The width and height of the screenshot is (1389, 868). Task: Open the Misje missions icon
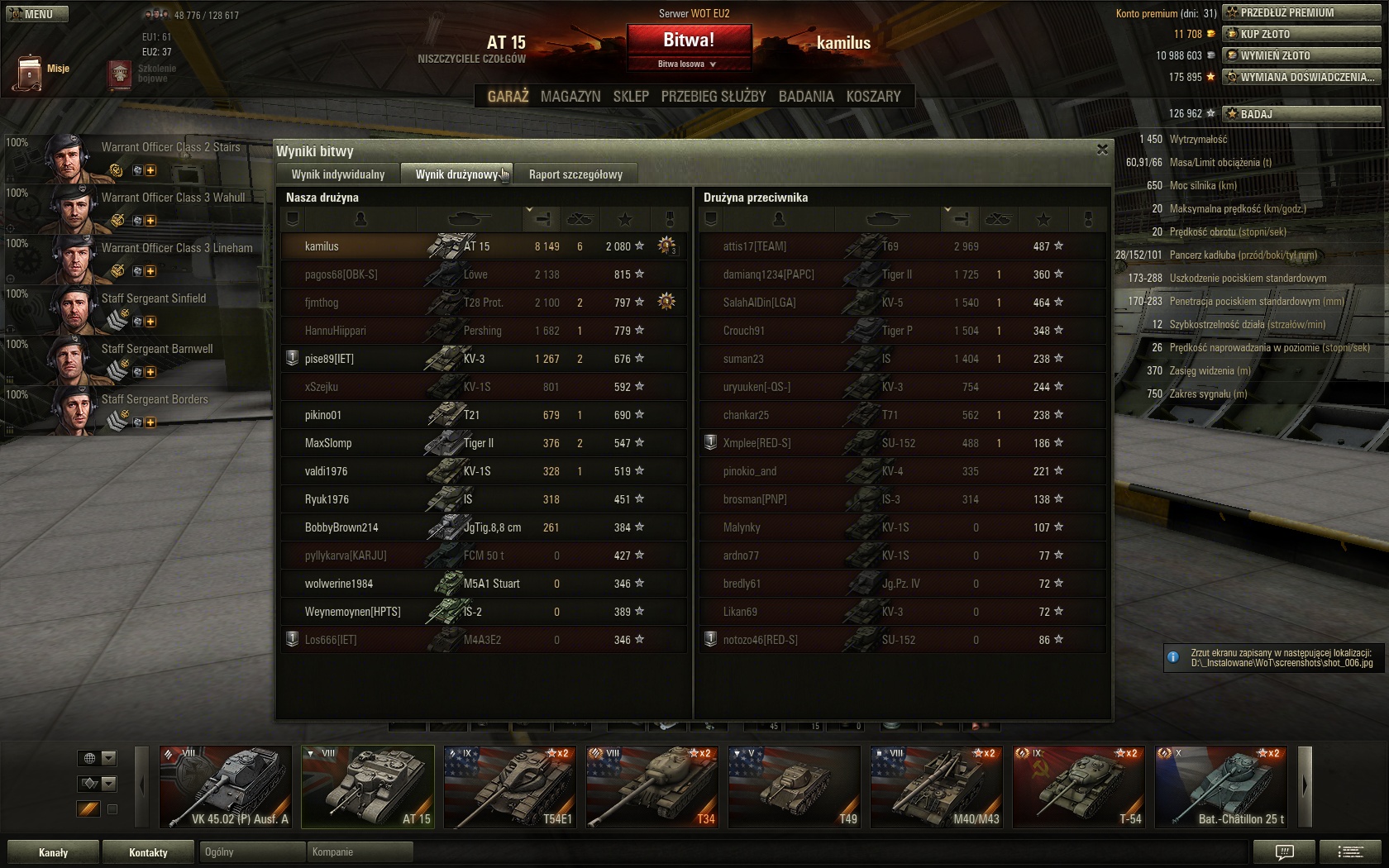pos(30,72)
